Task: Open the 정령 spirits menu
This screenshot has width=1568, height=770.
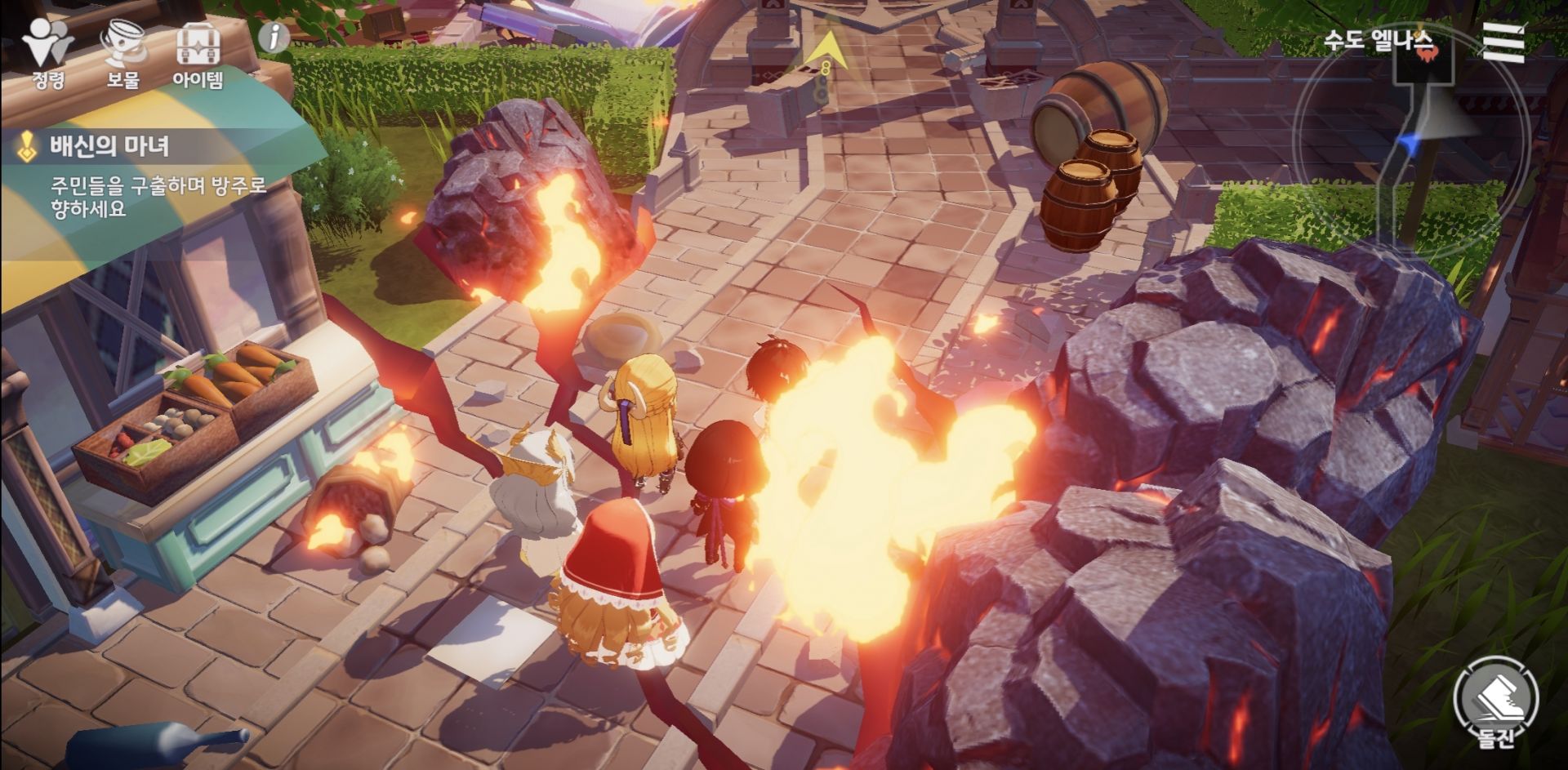Action: (47, 53)
